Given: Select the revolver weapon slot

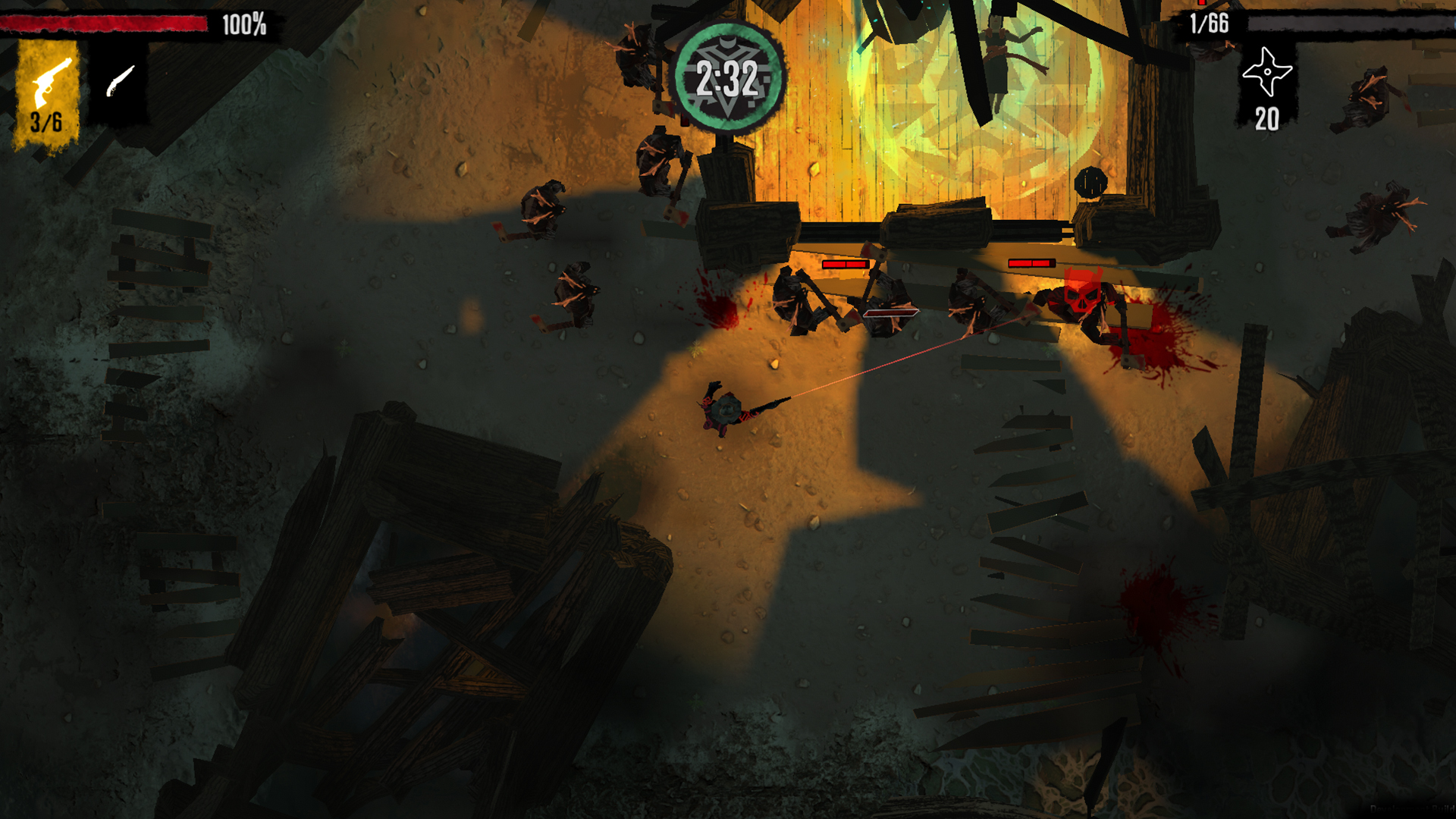Looking at the screenshot, I should [x=47, y=93].
